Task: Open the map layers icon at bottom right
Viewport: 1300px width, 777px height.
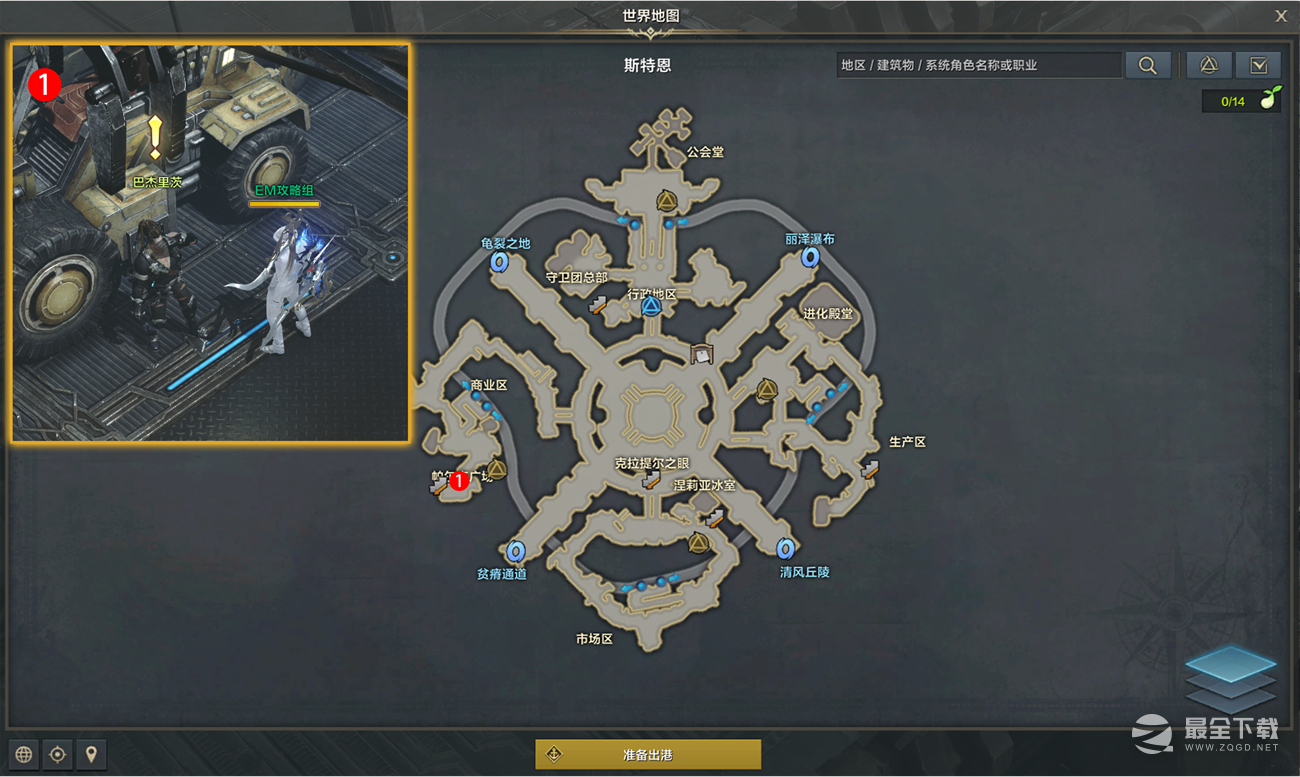Action: (x=1231, y=677)
